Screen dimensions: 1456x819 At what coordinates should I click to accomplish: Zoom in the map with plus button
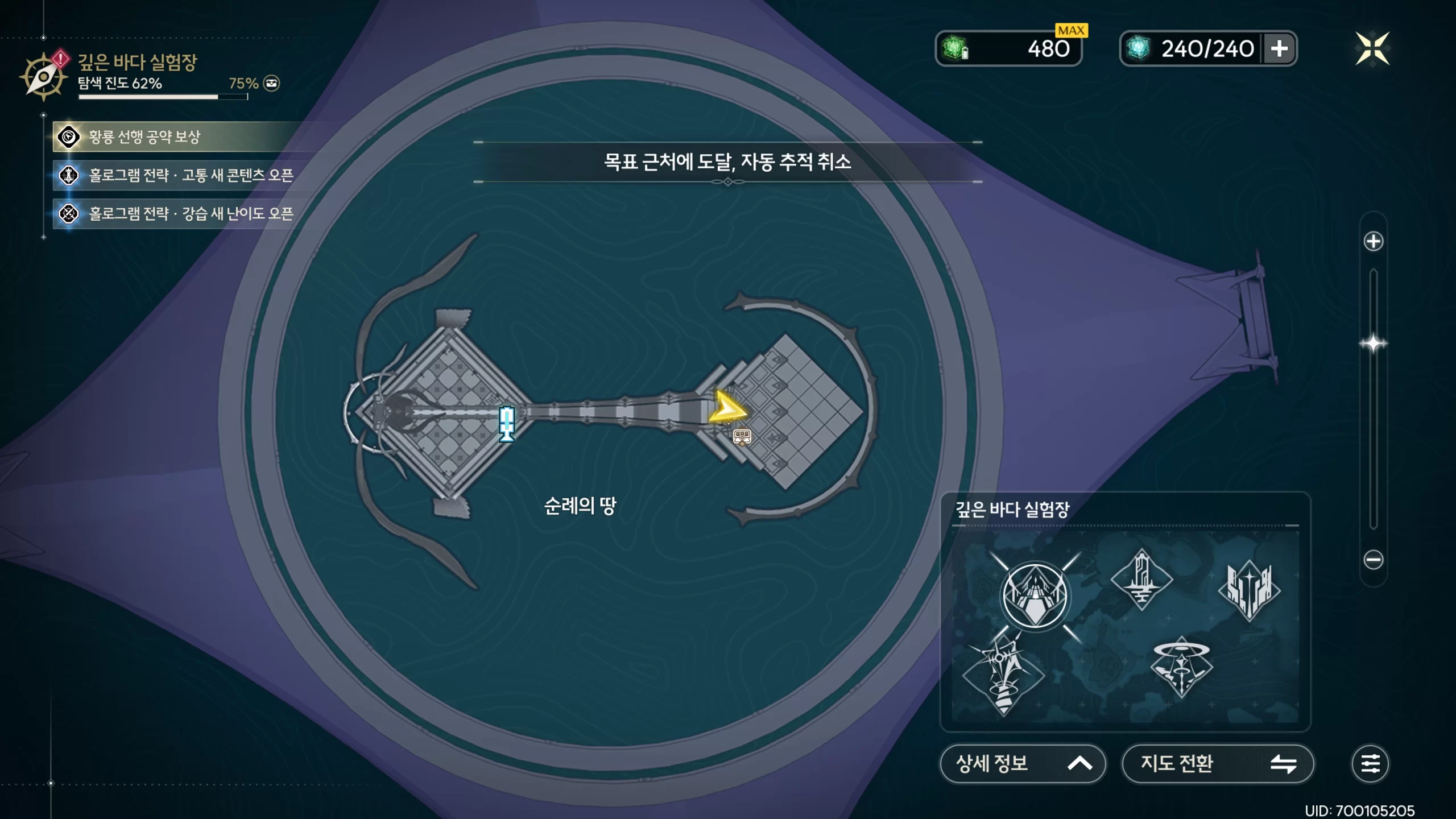tap(1373, 241)
